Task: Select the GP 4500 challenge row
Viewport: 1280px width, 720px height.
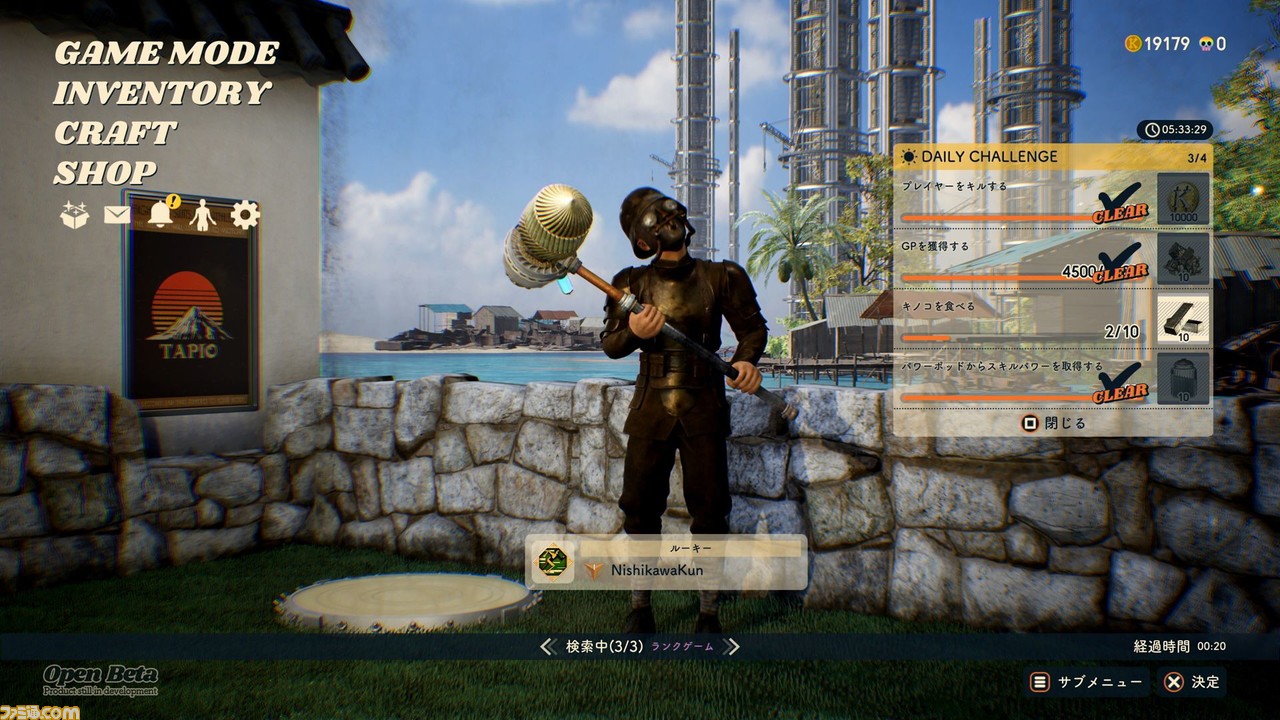Action: click(1025, 260)
